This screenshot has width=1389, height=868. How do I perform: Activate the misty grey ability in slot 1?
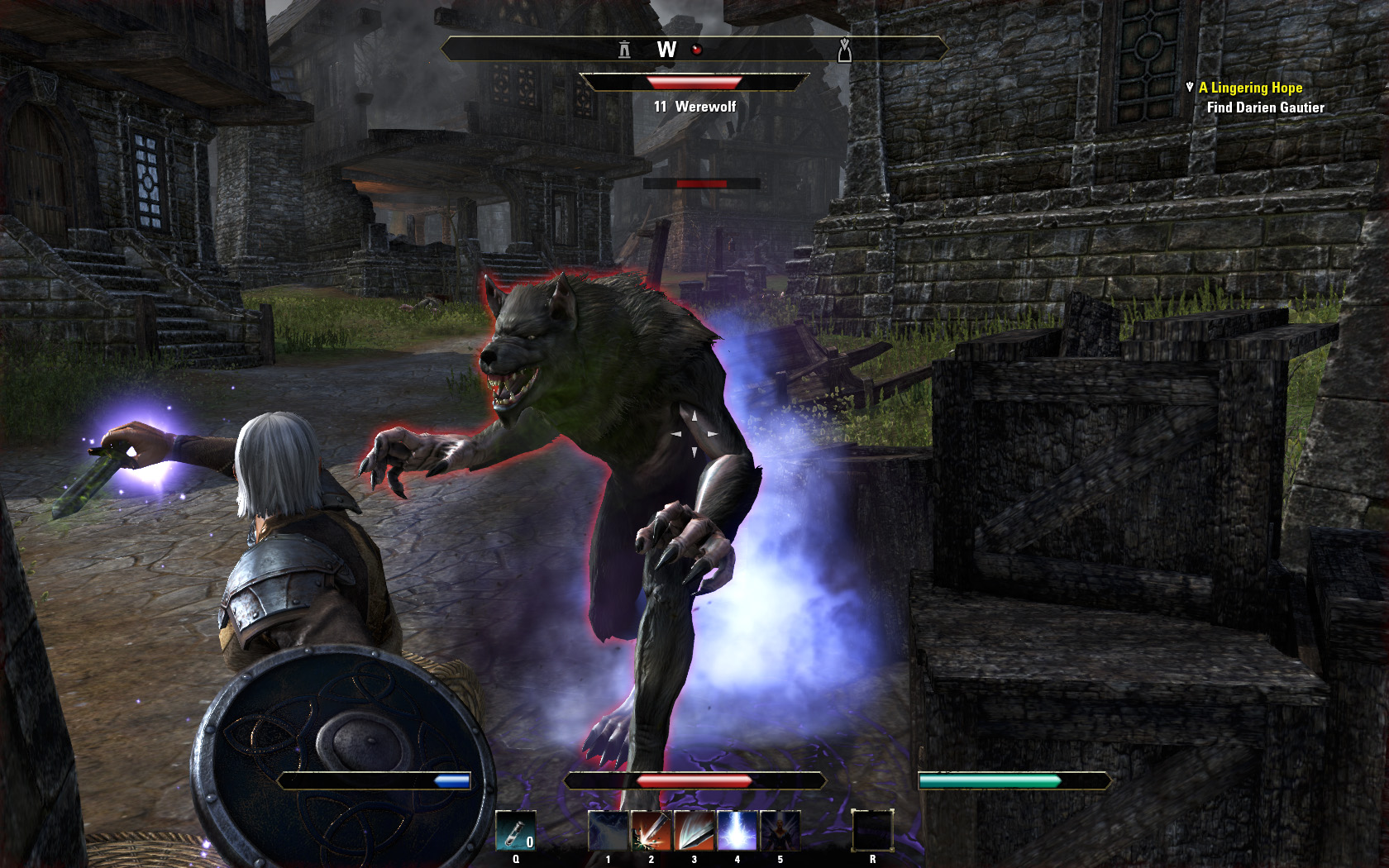pos(608,831)
